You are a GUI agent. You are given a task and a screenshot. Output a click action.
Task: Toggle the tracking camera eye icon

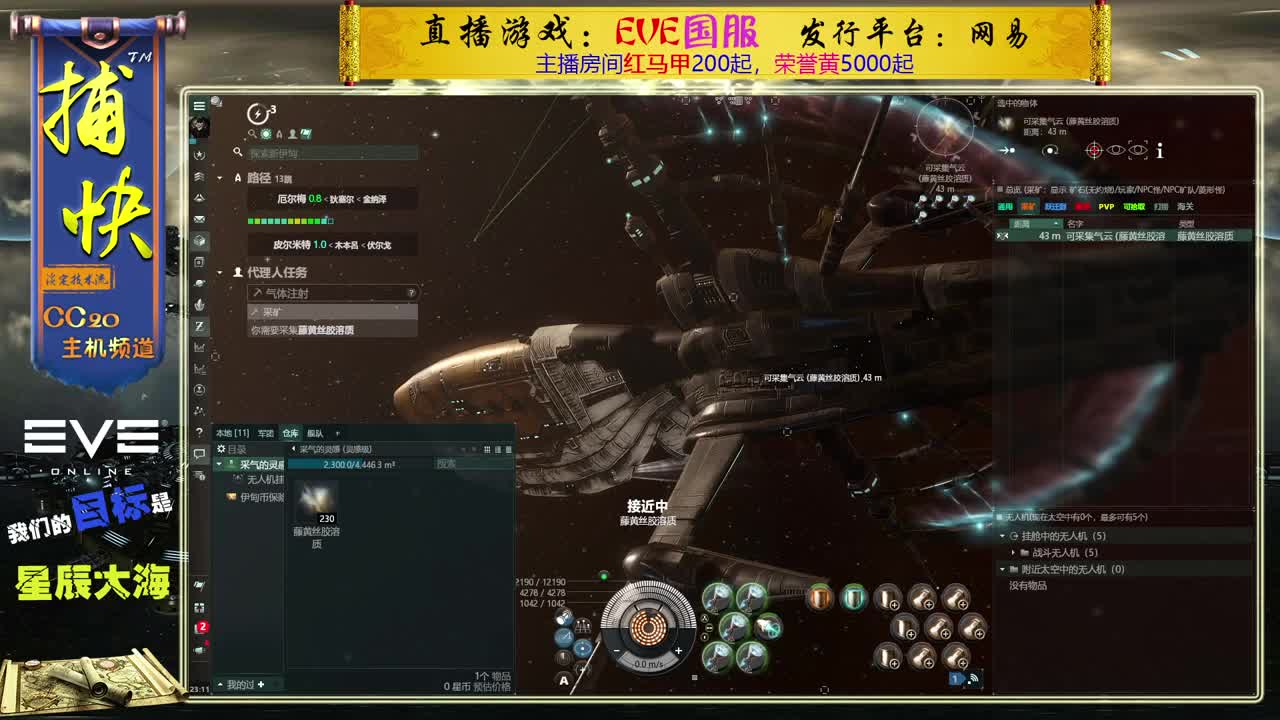tap(1137, 150)
